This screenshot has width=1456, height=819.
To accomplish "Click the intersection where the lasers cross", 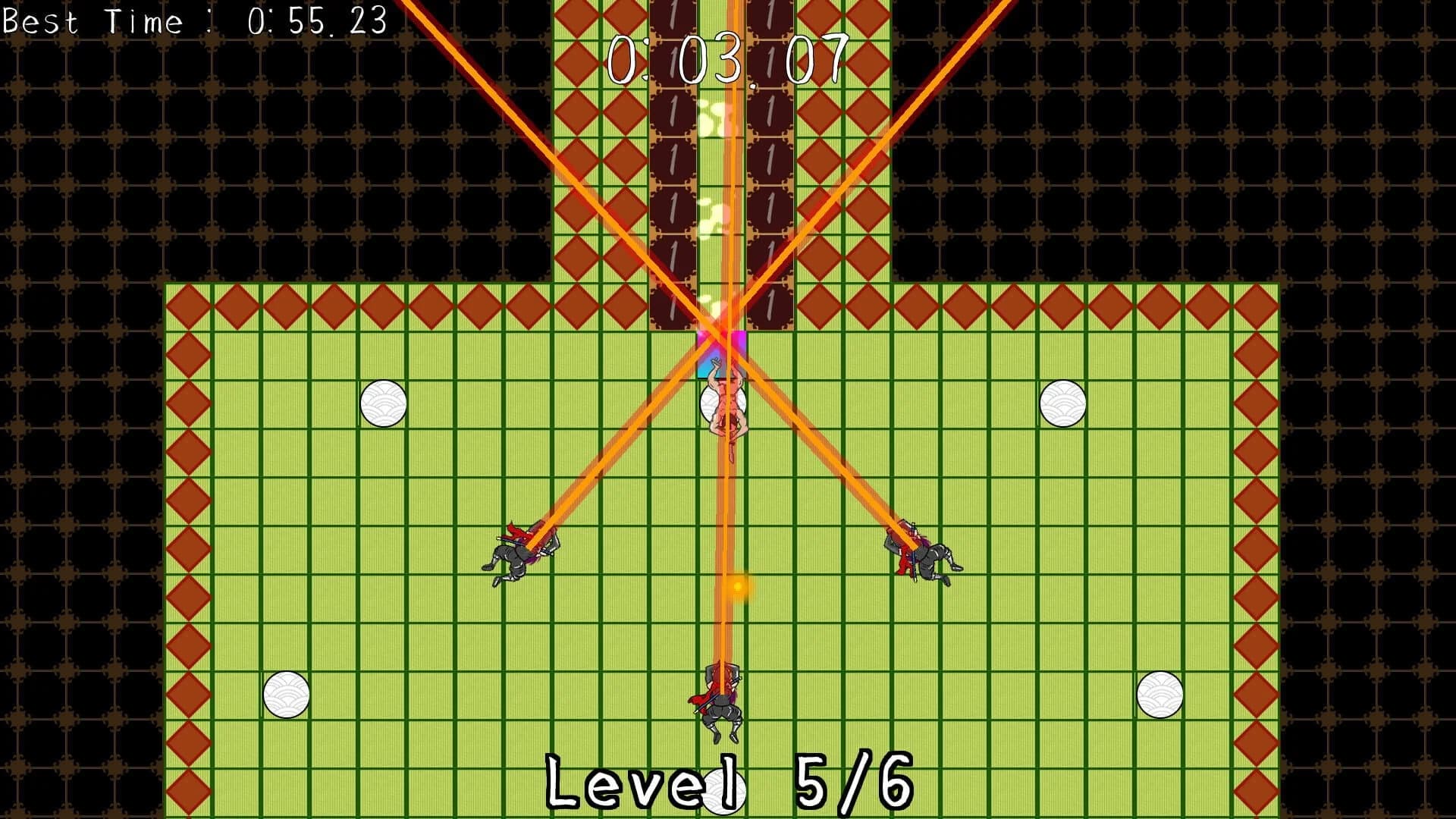I will tap(720, 330).
